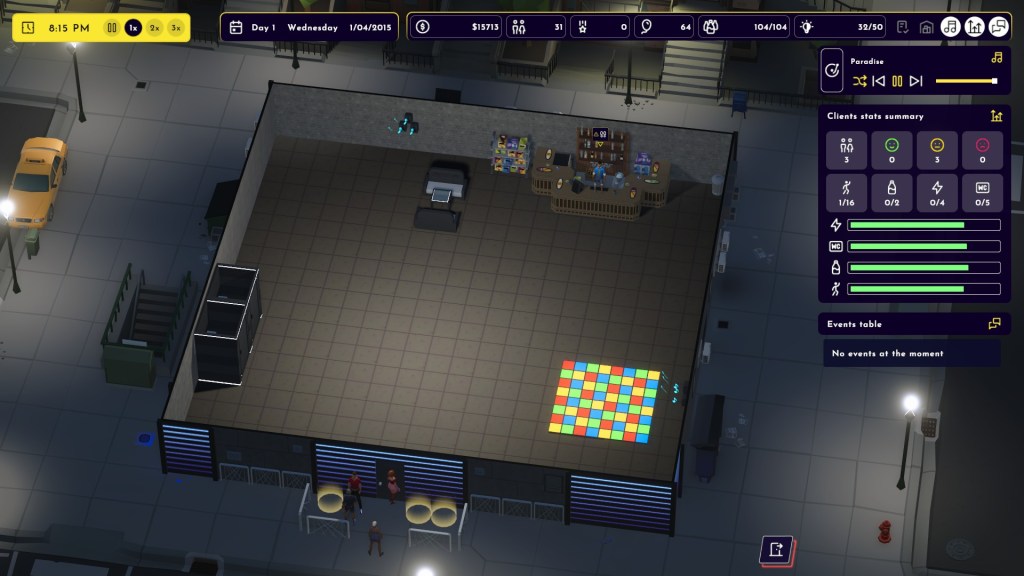Adjust the music volume slider
Image resolution: width=1024 pixels, height=576 pixels.
tap(966, 81)
